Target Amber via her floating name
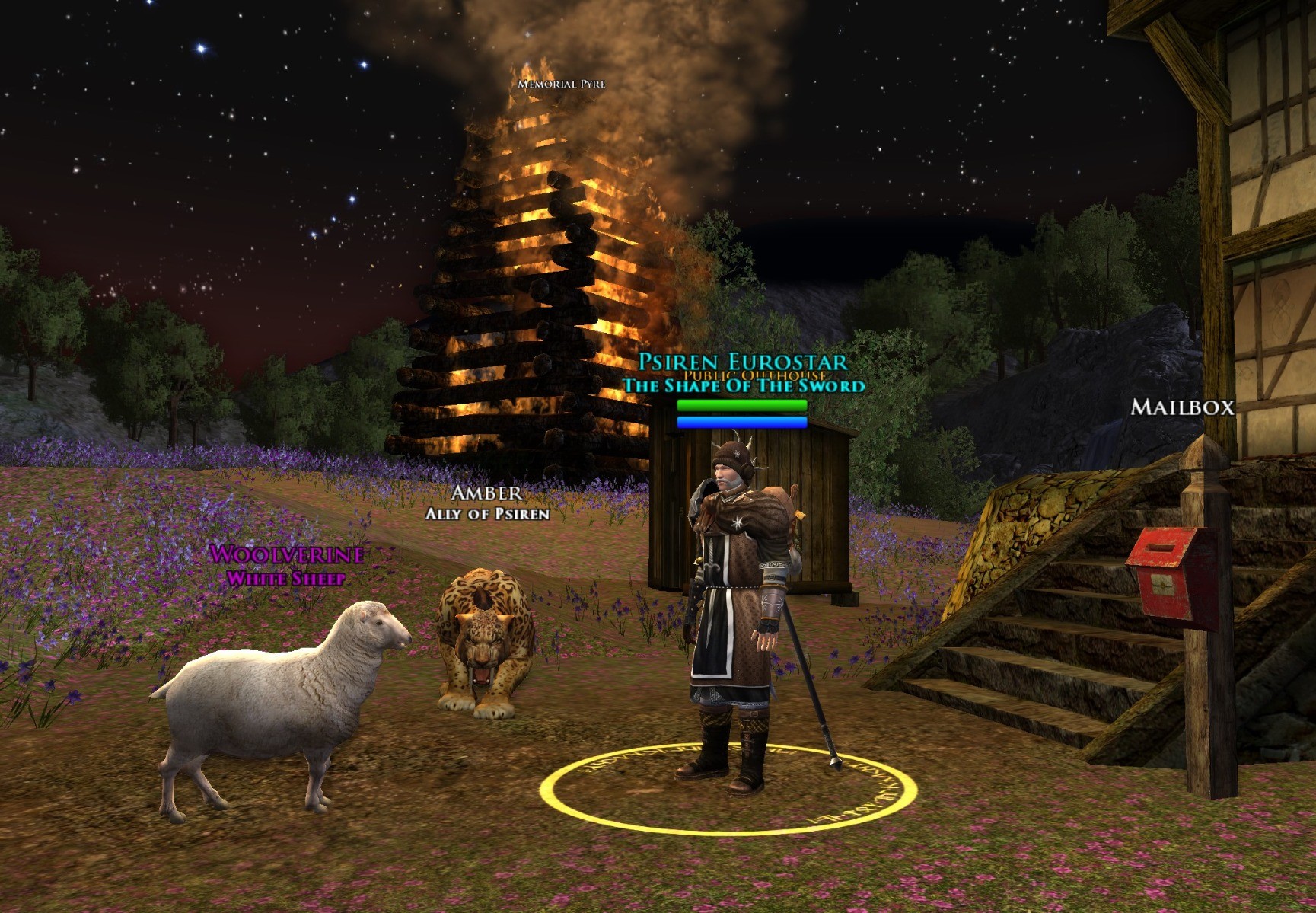 (x=487, y=493)
